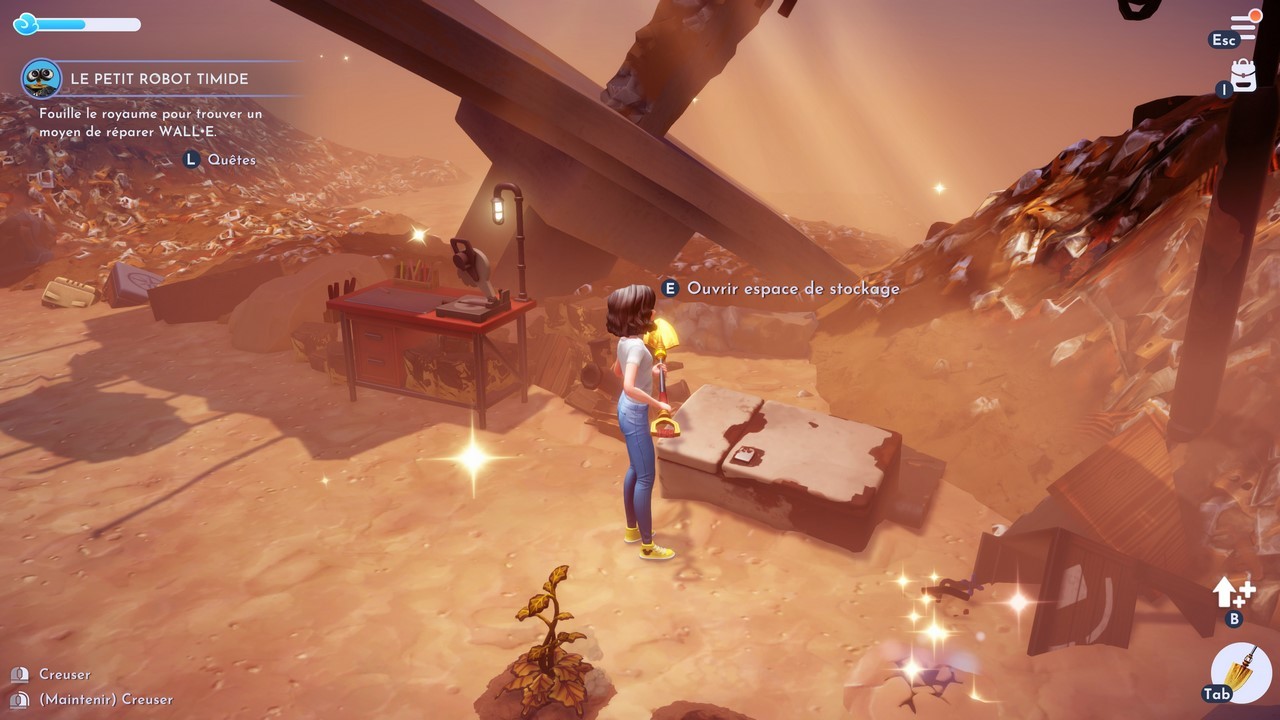
Task: Select the shovel tool wheel icon
Action: pyautogui.click(x=1241, y=672)
